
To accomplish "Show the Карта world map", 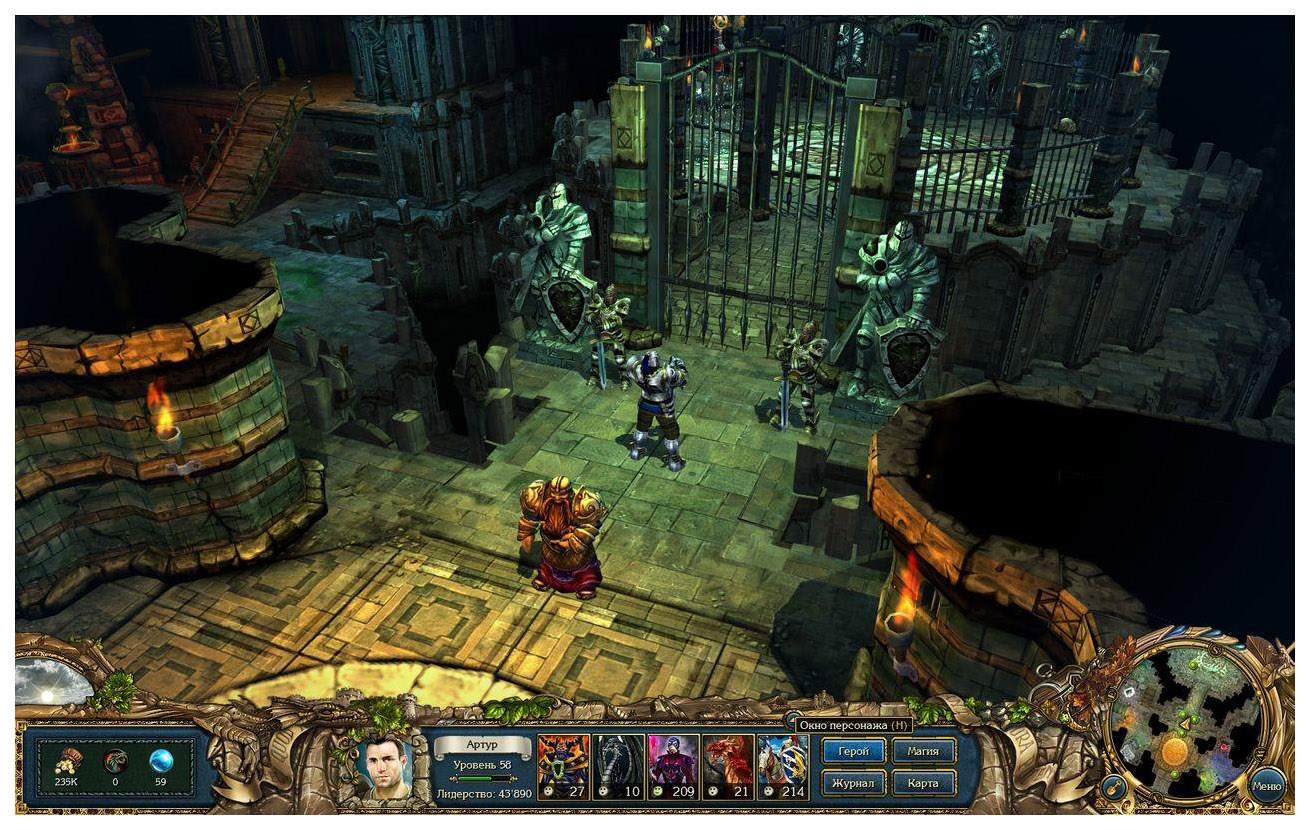I will 923,783.
